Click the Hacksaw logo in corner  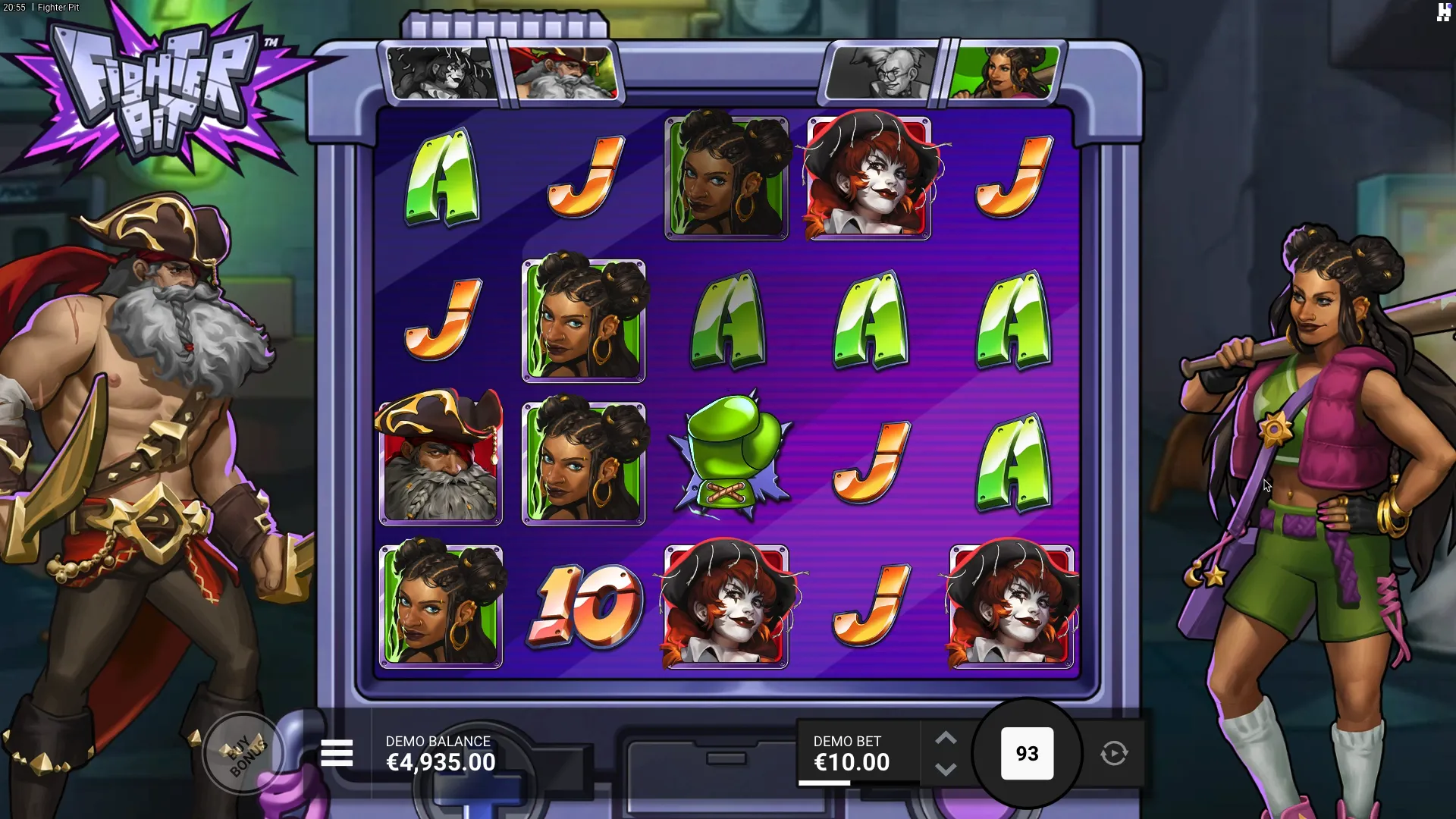[x=1443, y=12]
